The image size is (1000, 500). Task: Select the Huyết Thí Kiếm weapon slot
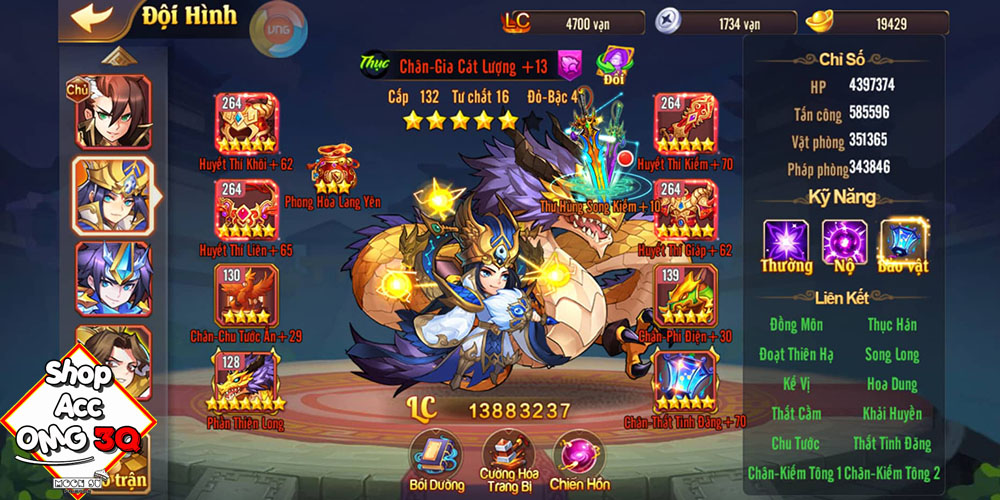click(x=685, y=124)
